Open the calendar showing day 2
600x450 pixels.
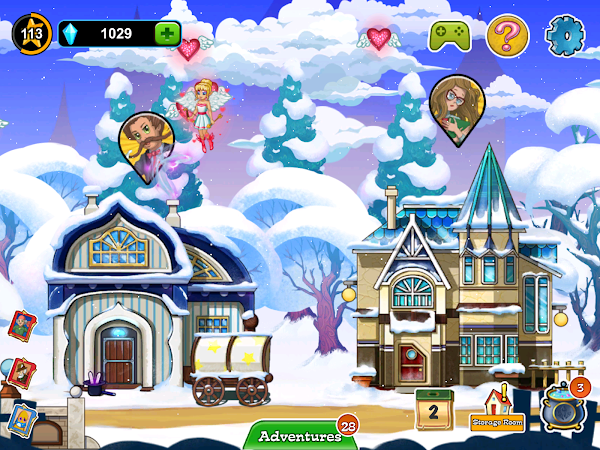(x=435, y=409)
